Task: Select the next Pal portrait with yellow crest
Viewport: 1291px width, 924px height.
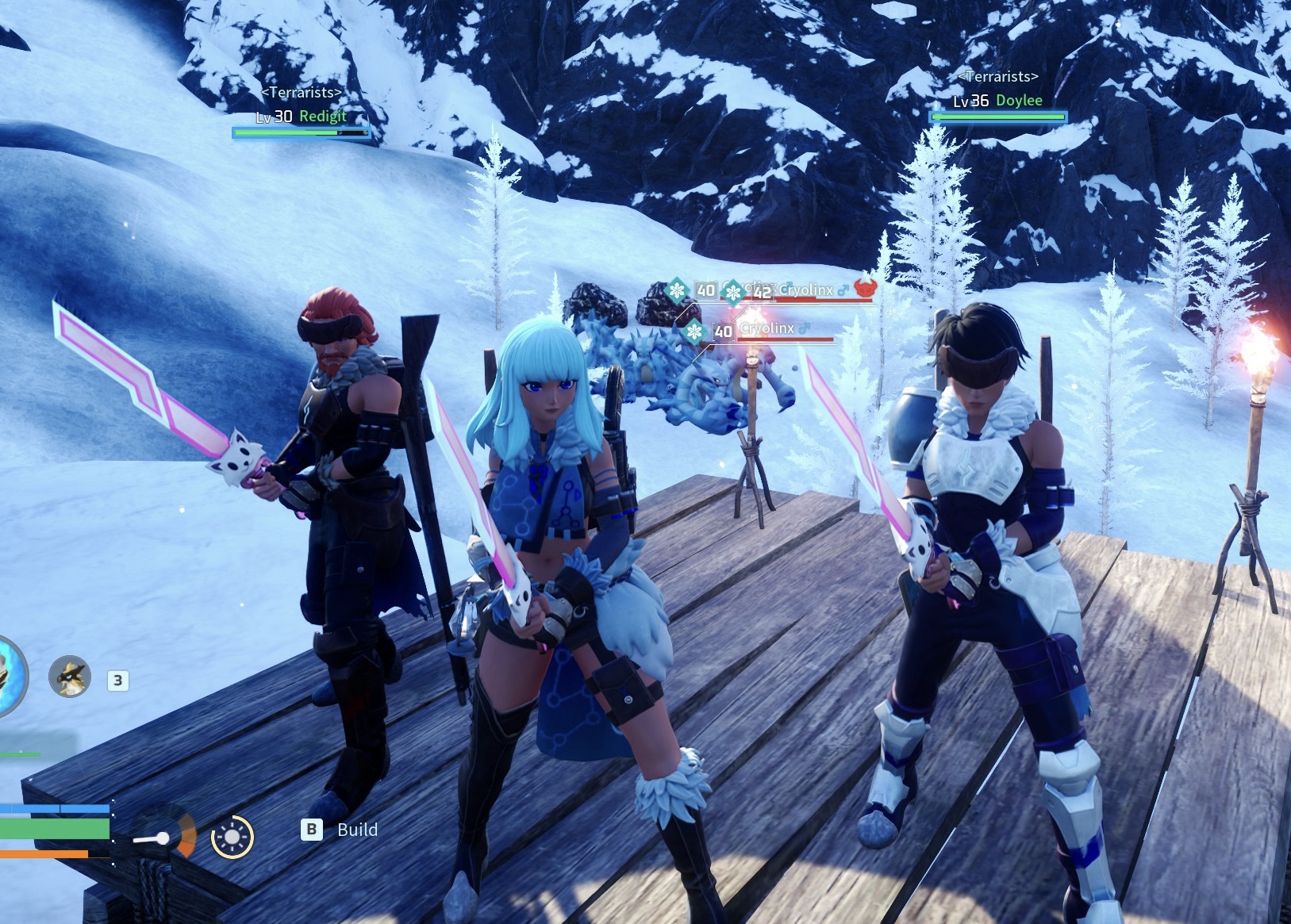Action: (x=70, y=677)
